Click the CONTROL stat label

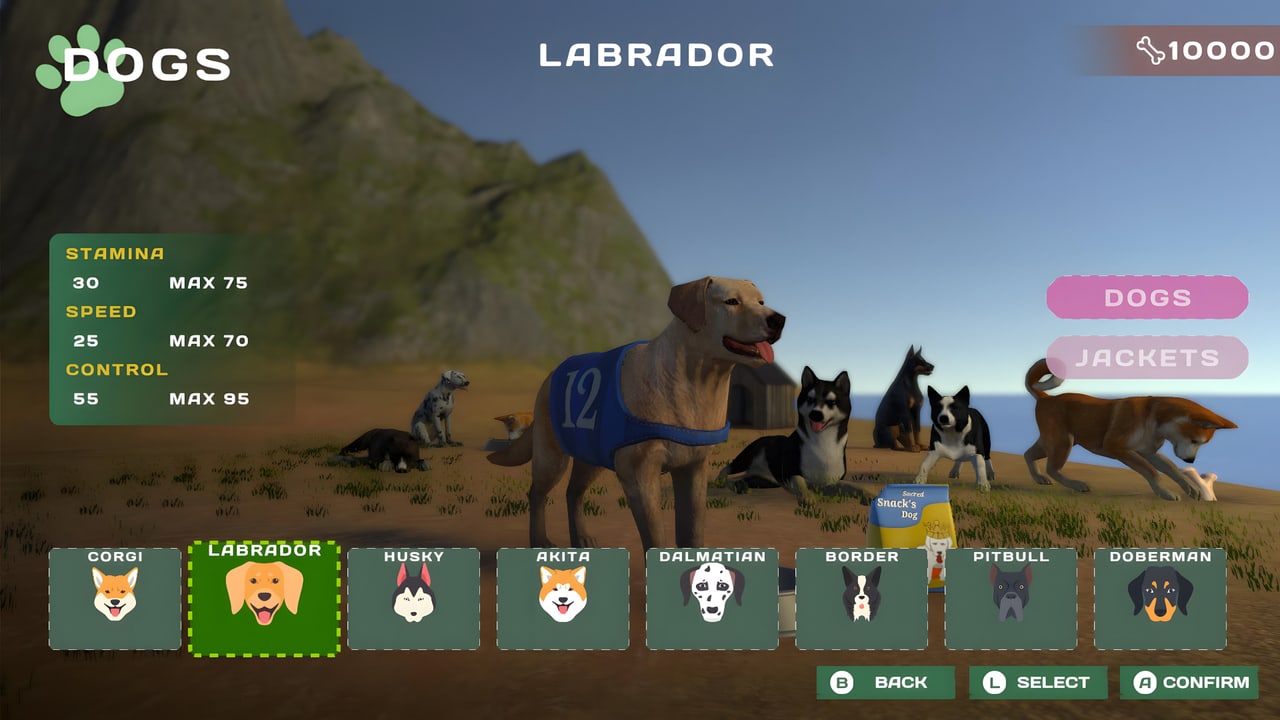click(117, 369)
